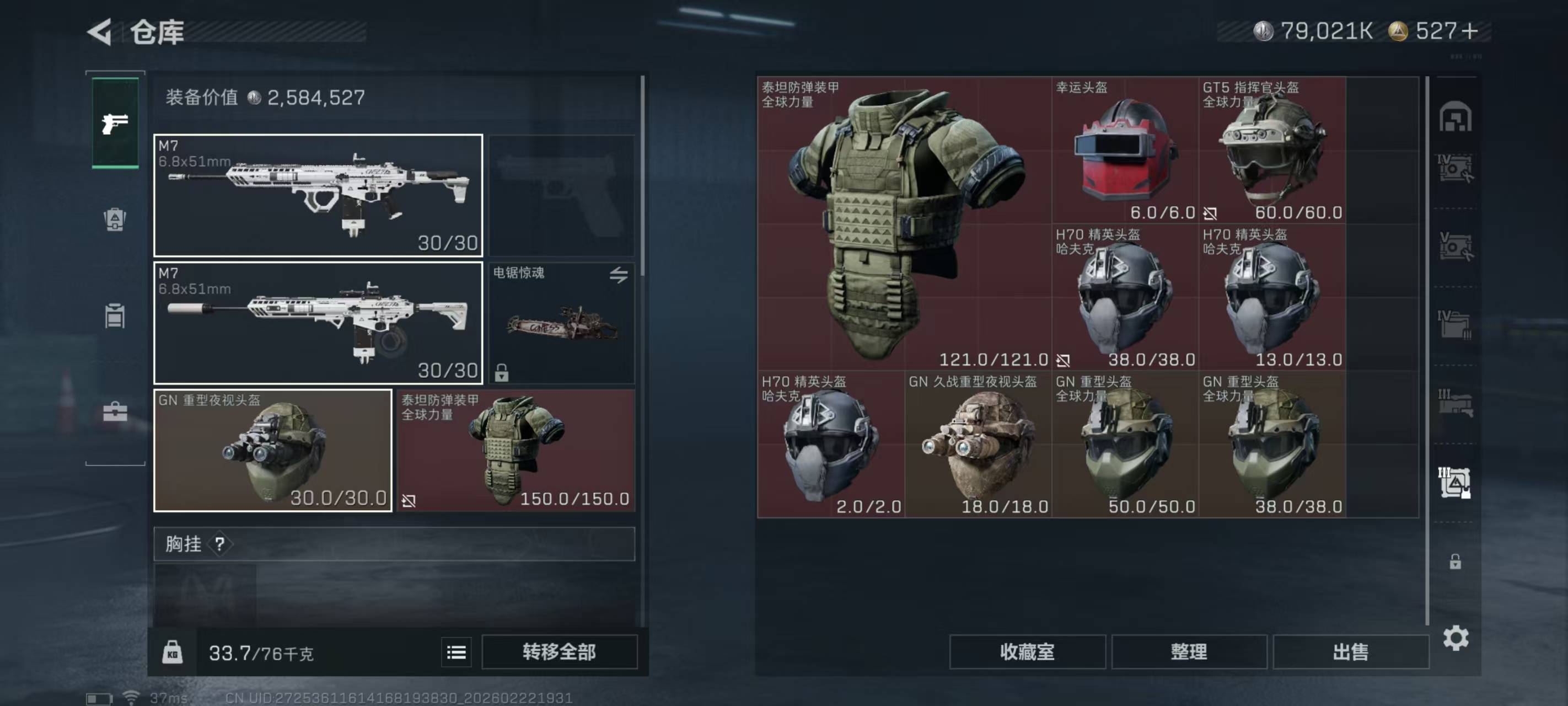Toggle the list view icon

tap(456, 652)
